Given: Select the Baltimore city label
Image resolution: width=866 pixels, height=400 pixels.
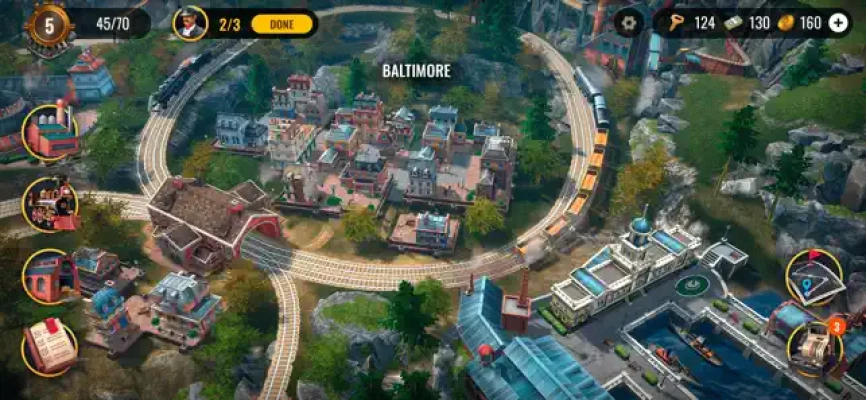Looking at the screenshot, I should tap(416, 71).
